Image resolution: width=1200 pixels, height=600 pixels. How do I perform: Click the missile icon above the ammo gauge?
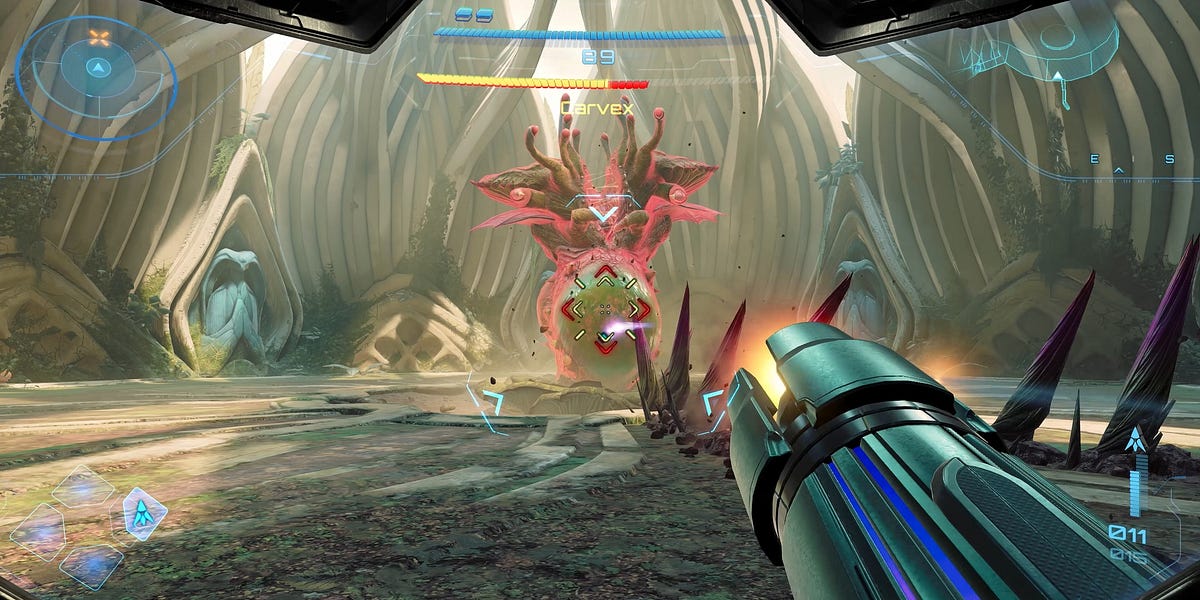1135,440
